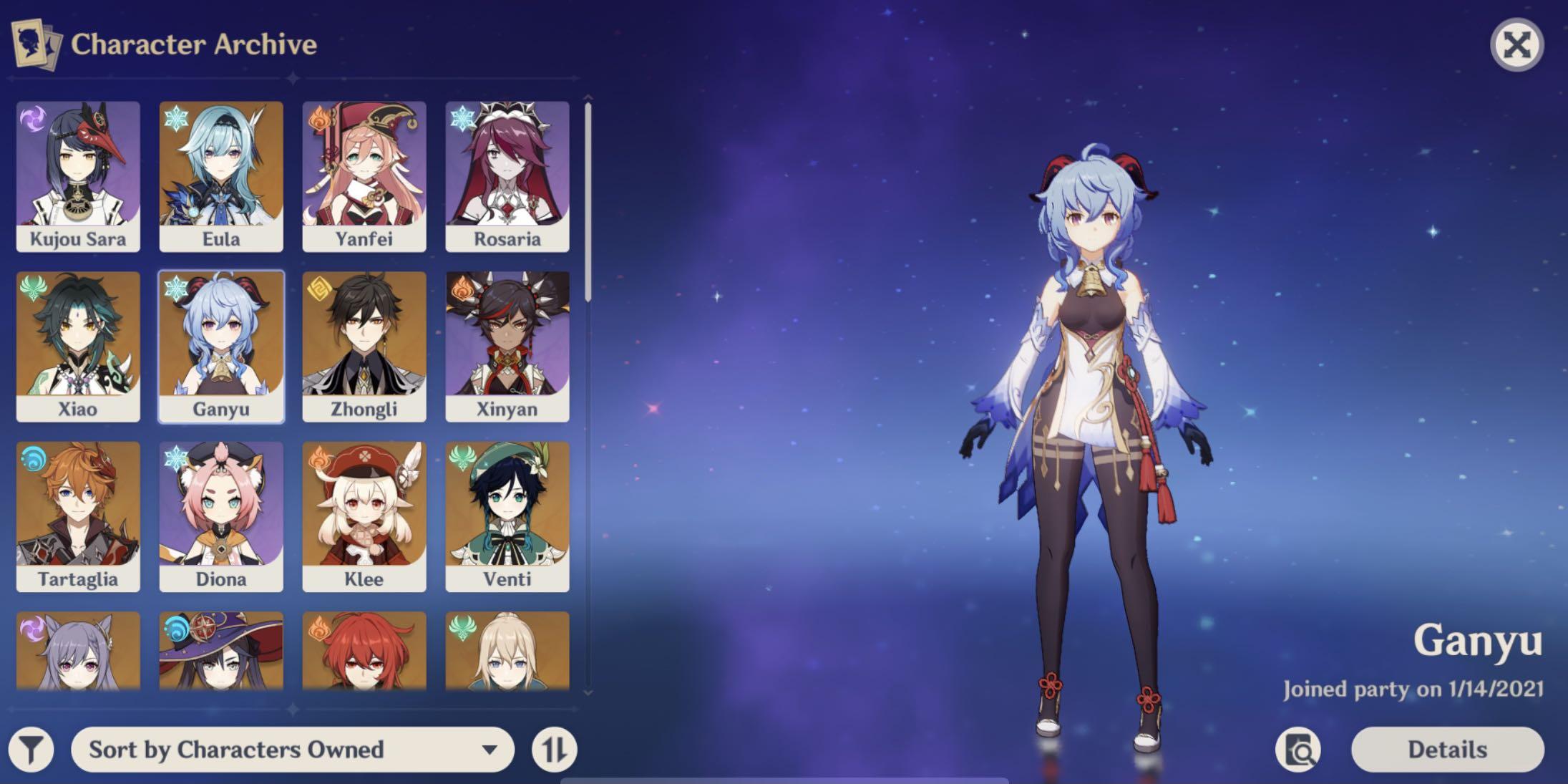Select Diona from the archive

coord(221,516)
